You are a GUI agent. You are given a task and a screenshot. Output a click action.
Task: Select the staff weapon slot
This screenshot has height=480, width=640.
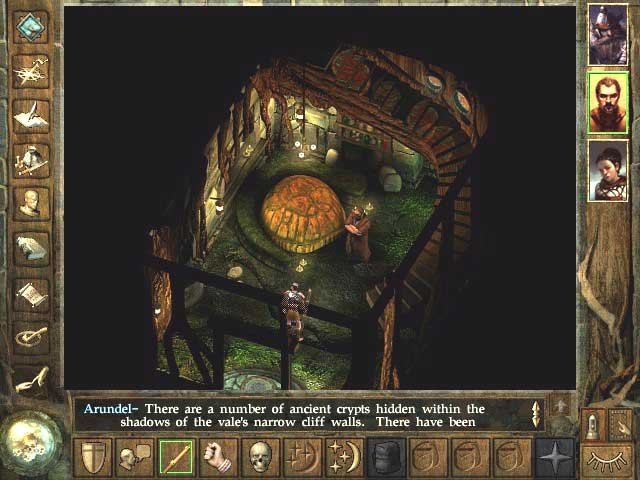(176, 457)
